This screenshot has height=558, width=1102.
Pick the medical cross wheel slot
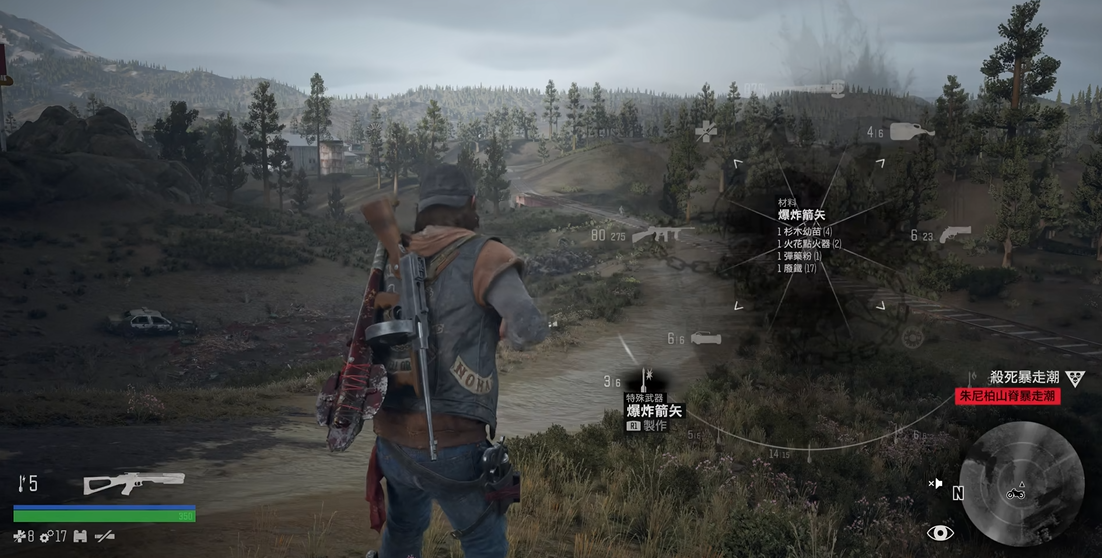click(707, 131)
